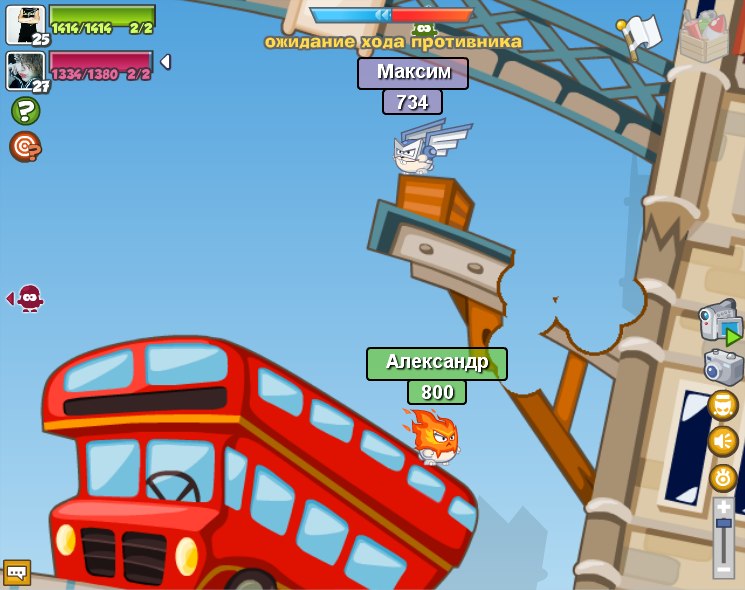Open the chat speech bubble
This screenshot has height=590, width=745.
pos(17,572)
